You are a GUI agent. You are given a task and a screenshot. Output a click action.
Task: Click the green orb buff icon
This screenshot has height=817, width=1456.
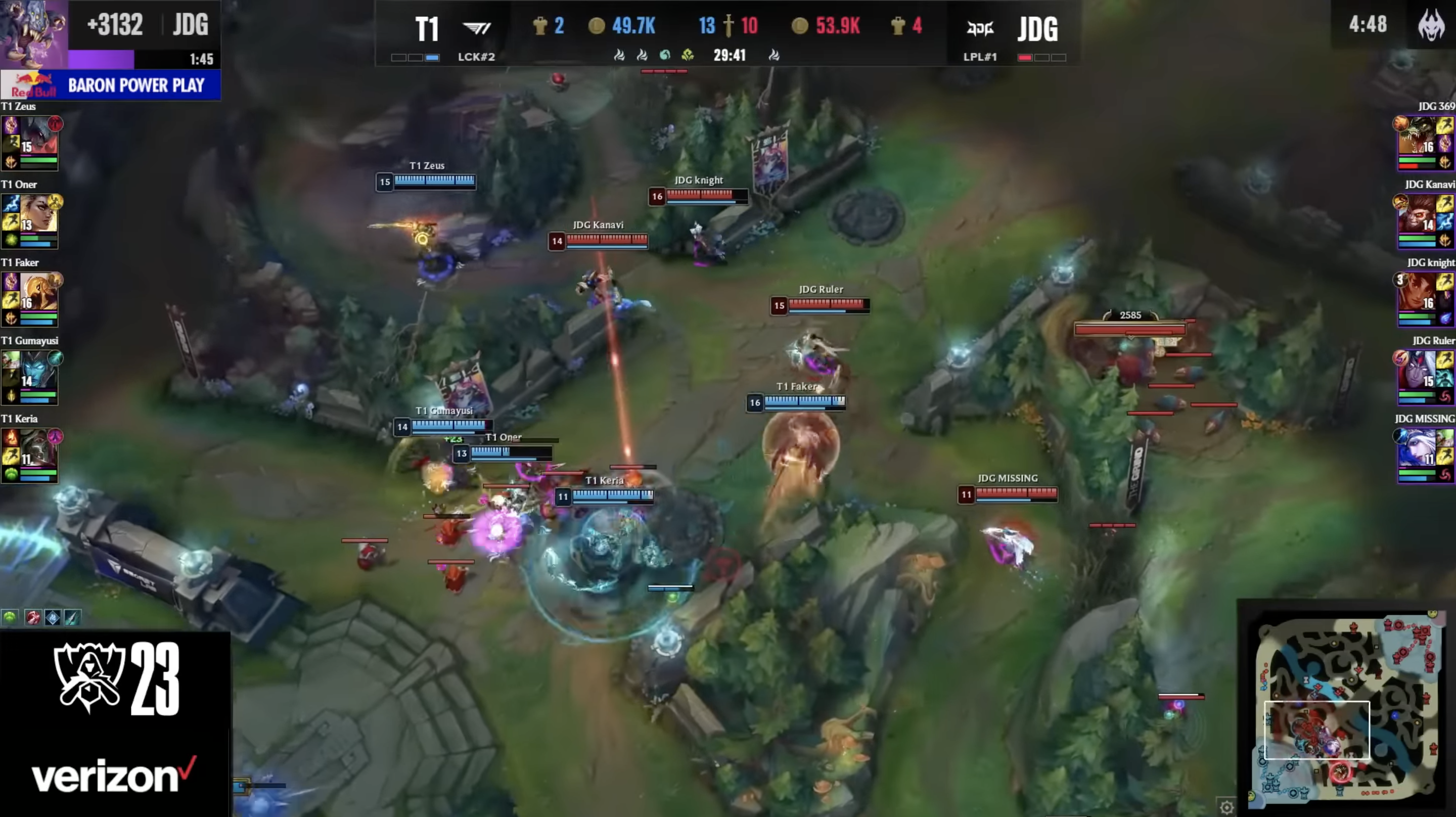coord(10,617)
